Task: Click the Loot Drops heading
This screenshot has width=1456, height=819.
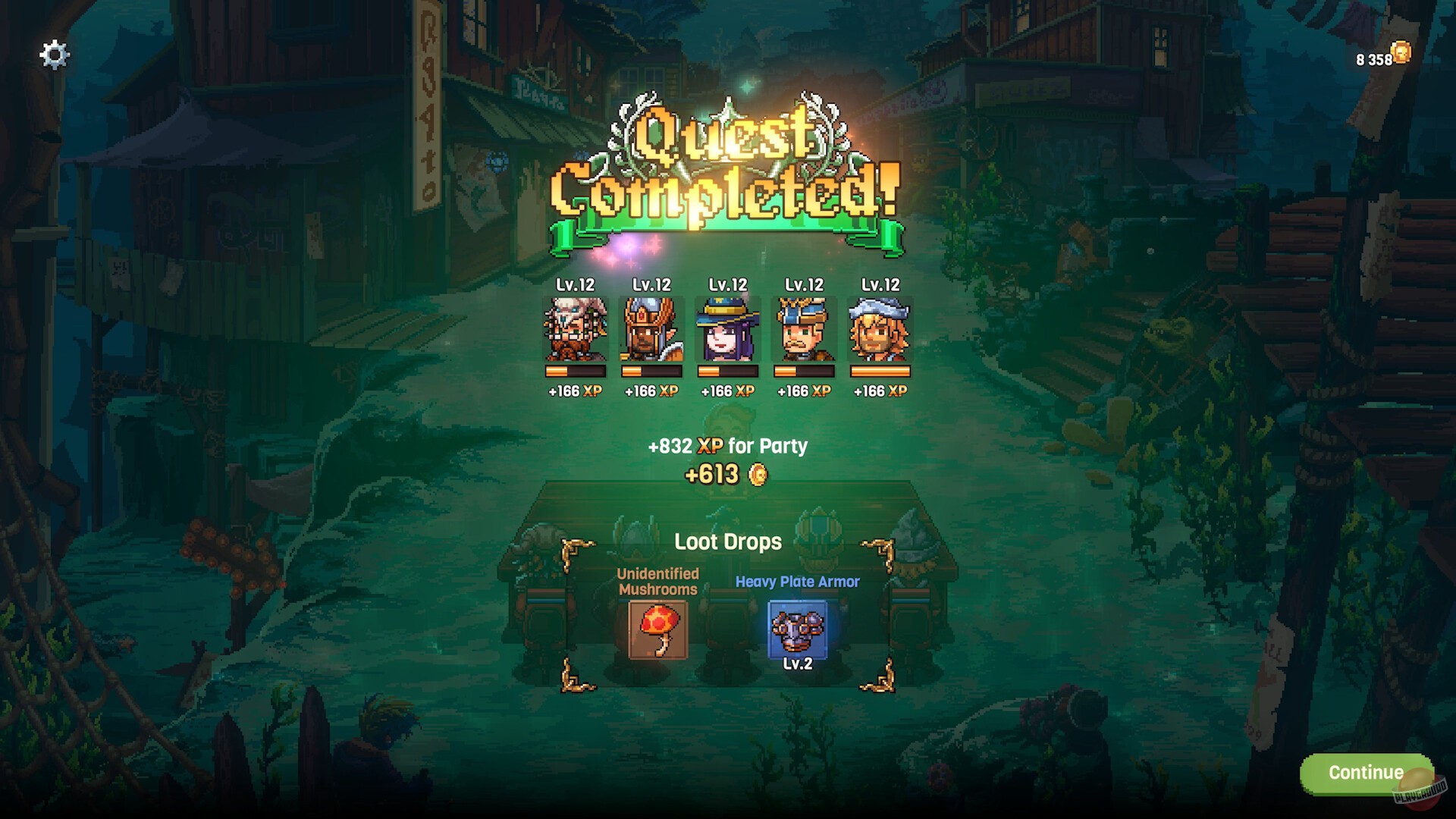Action: [728, 542]
